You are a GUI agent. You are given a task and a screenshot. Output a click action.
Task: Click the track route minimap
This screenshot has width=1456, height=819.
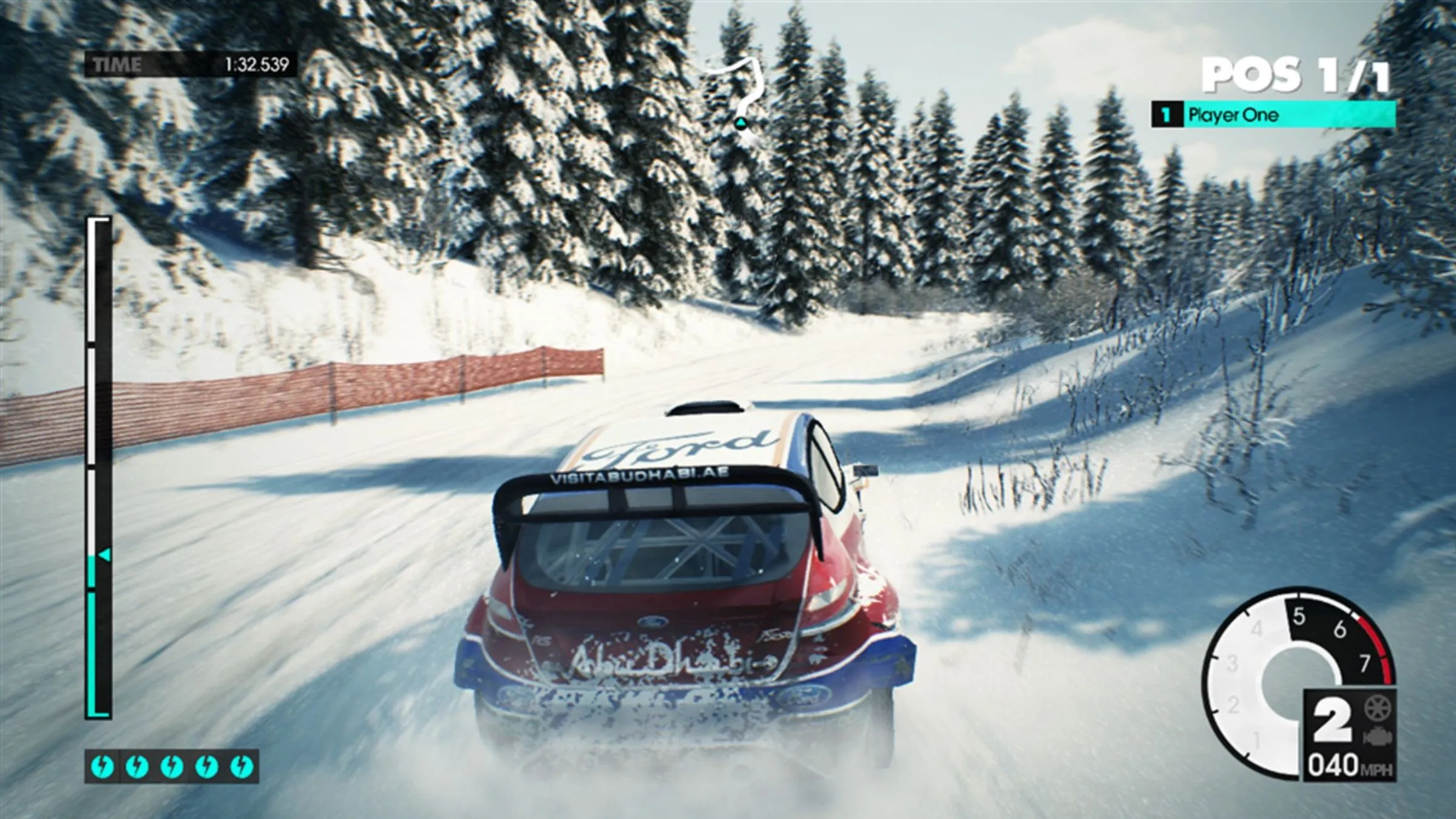point(736,92)
